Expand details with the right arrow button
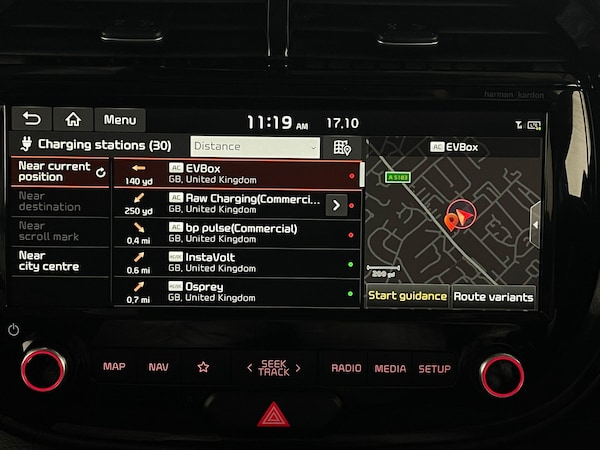600x450 pixels. 336,204
